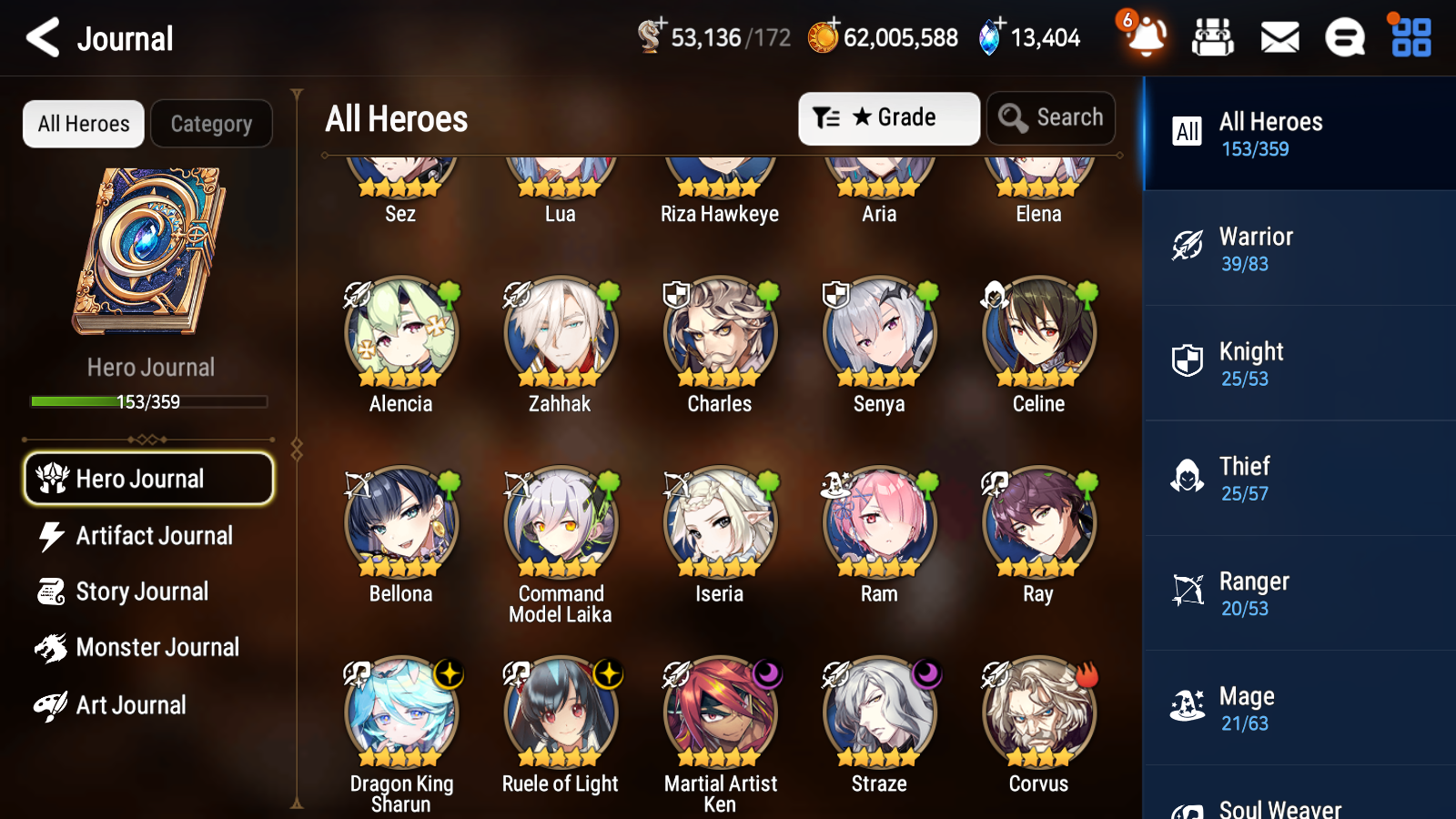Open the inventory chest icon

coord(1213,37)
